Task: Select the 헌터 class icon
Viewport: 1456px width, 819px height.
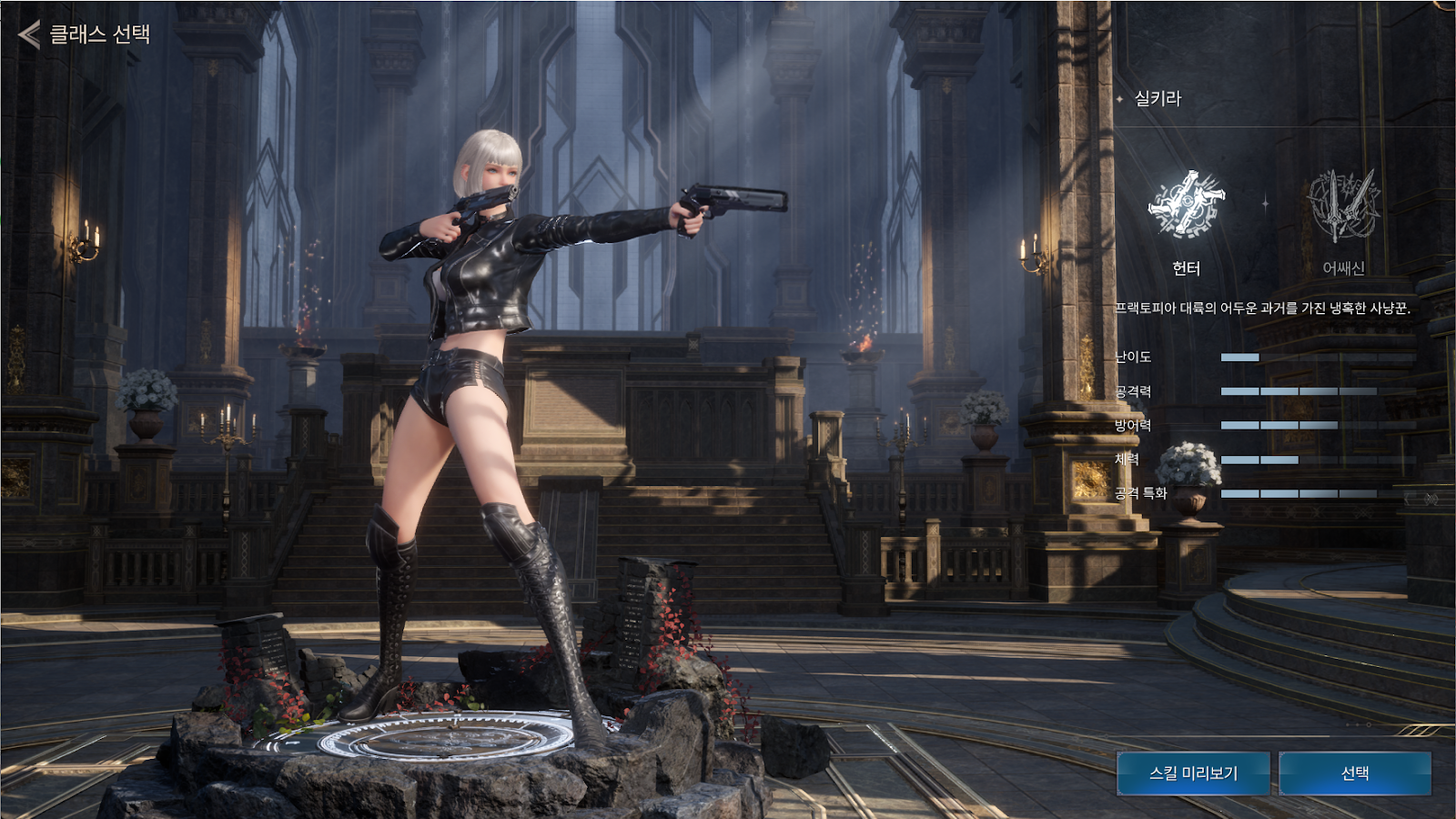Action: point(1186,206)
